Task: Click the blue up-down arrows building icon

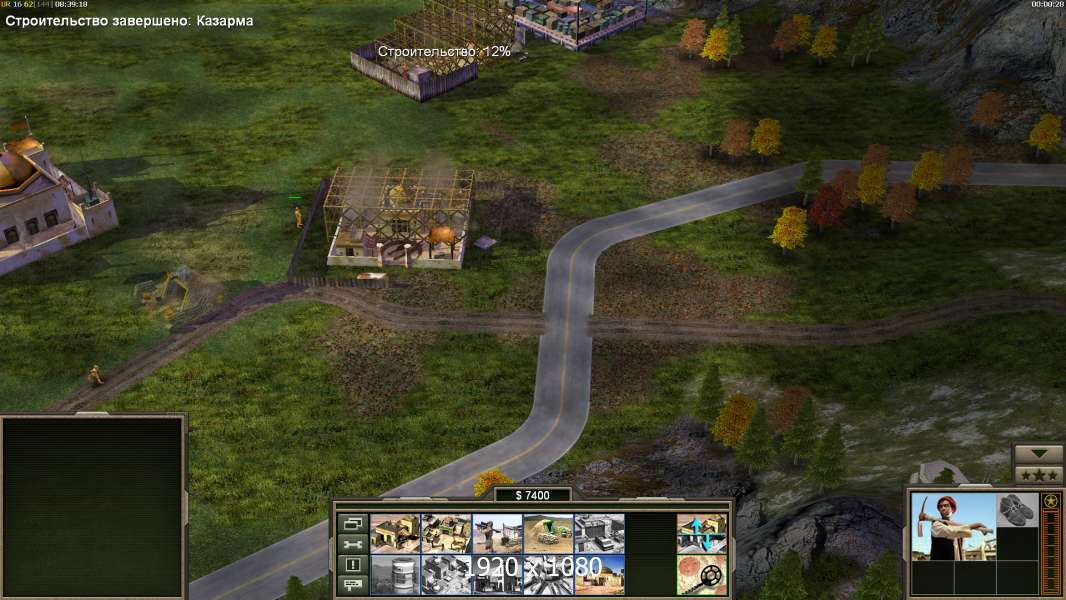Action: (701, 533)
